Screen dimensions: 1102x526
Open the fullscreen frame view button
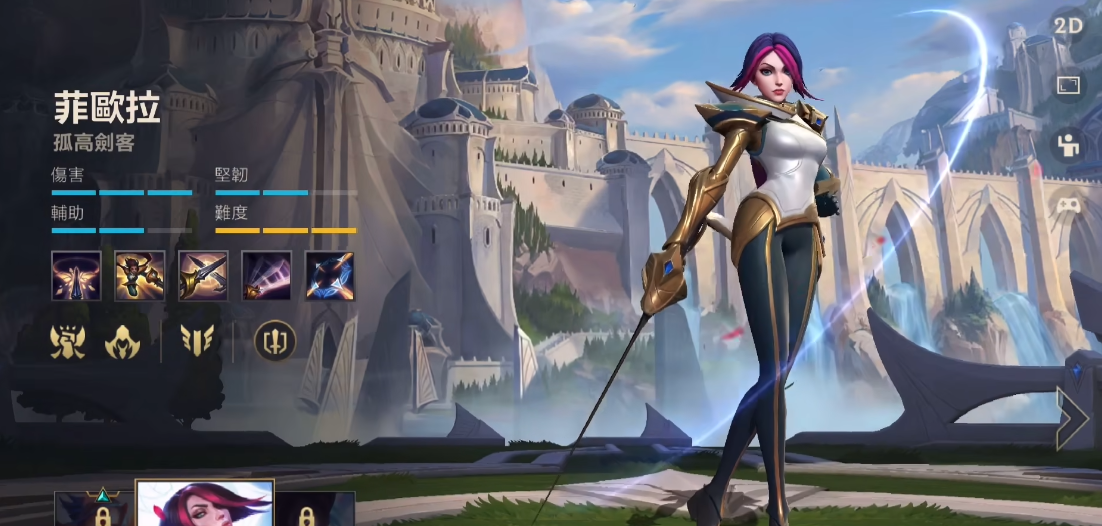(1068, 86)
